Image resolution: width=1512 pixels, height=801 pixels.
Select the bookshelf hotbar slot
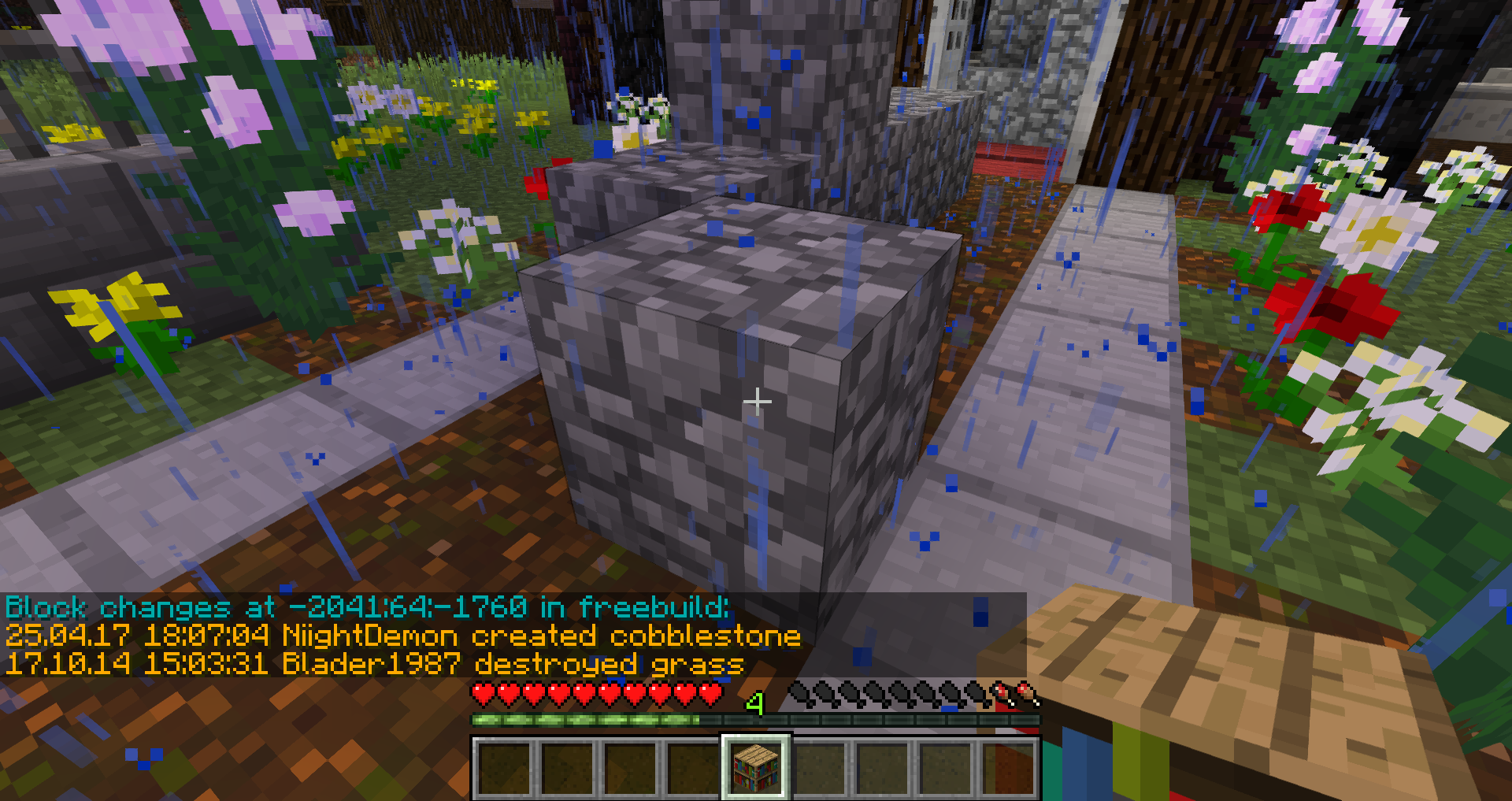(x=756, y=768)
